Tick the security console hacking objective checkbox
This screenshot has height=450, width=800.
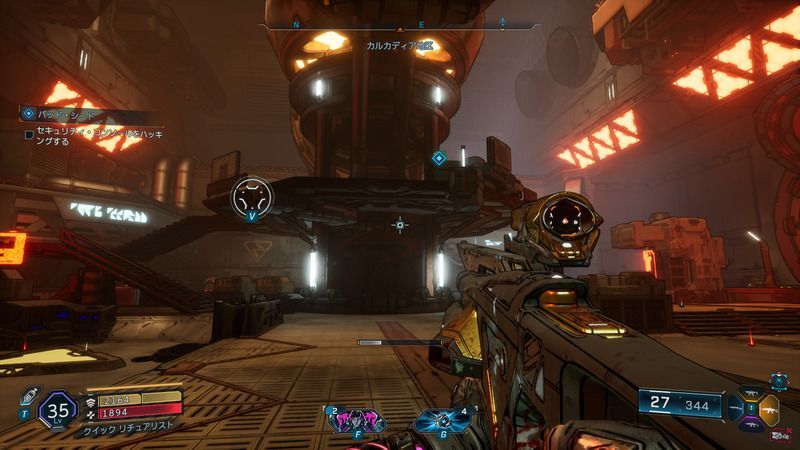point(29,133)
